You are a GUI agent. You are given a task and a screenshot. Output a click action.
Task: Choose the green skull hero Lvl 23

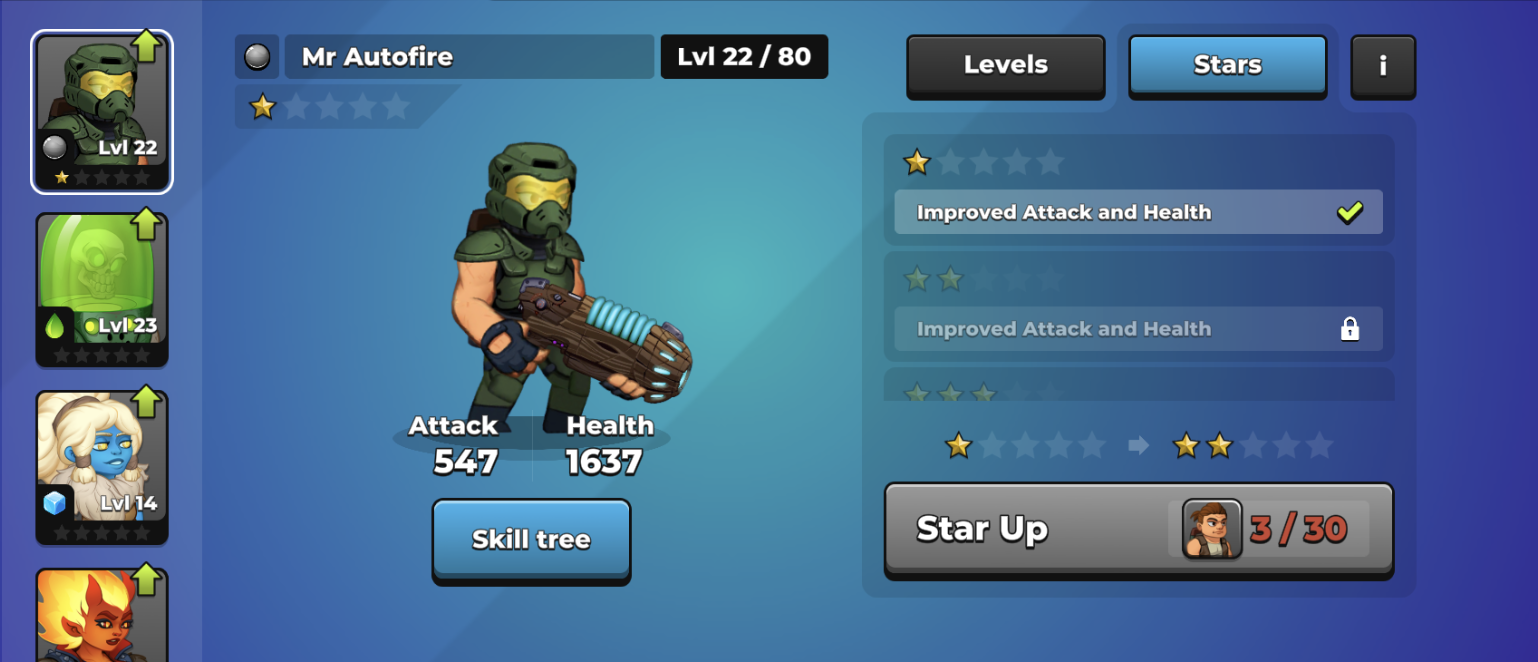tap(102, 289)
